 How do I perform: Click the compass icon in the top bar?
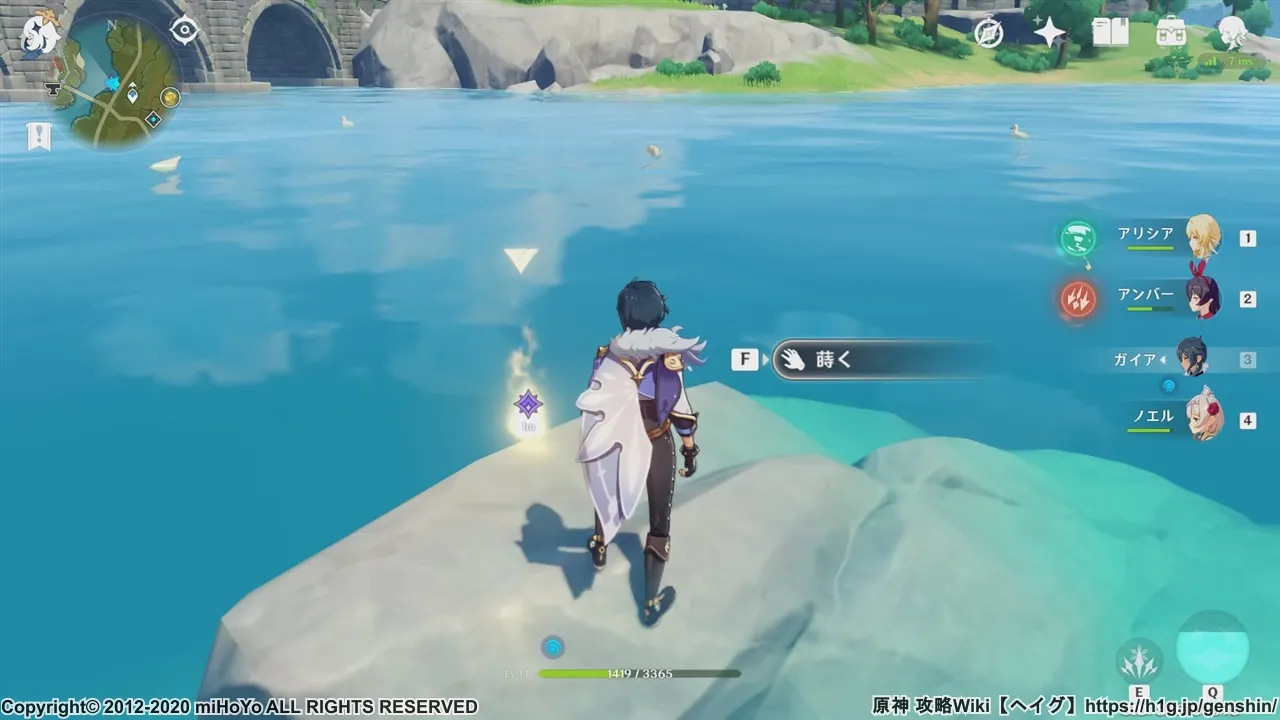(989, 33)
